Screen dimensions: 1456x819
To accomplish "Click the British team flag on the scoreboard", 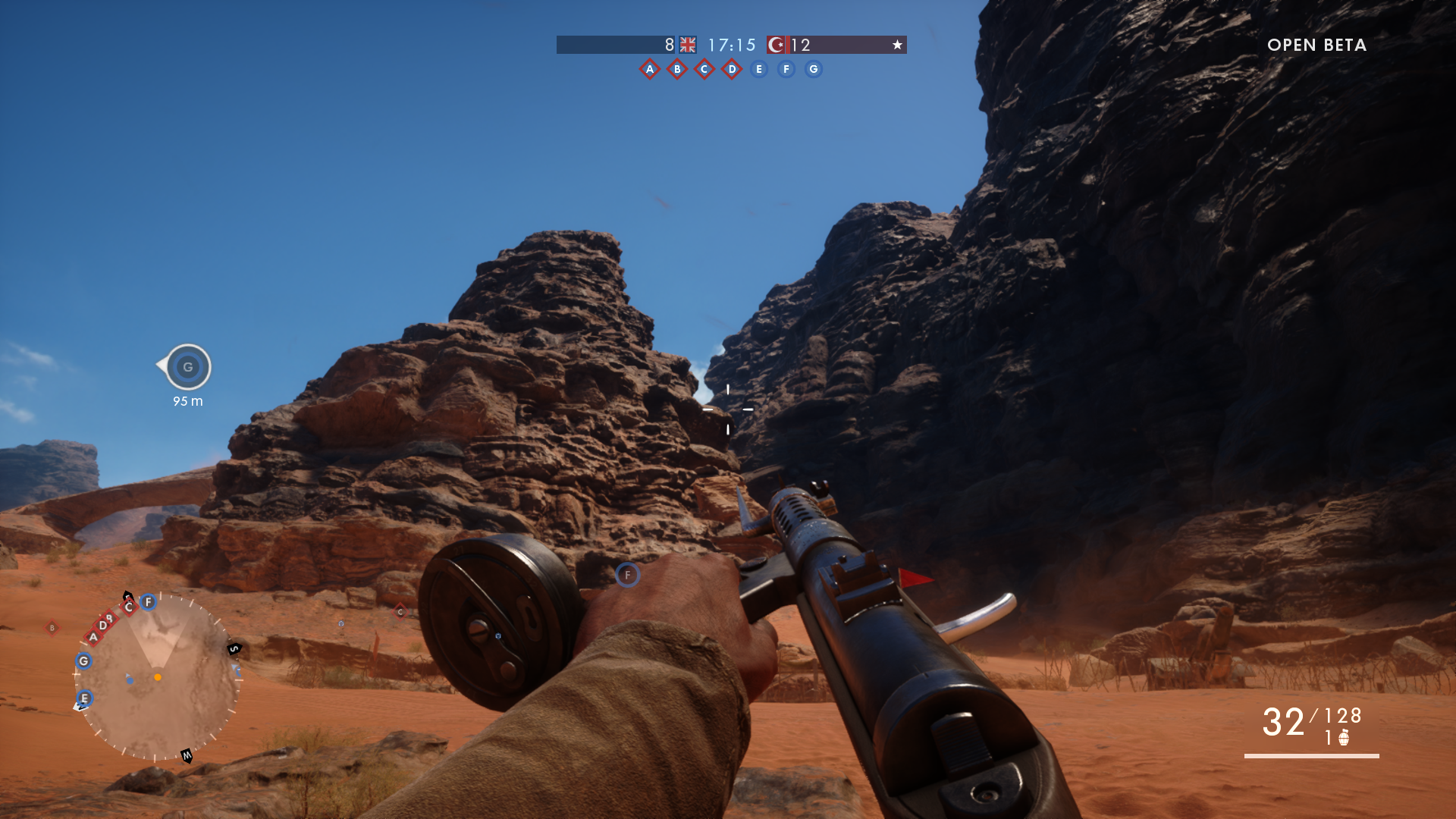I will (x=688, y=45).
